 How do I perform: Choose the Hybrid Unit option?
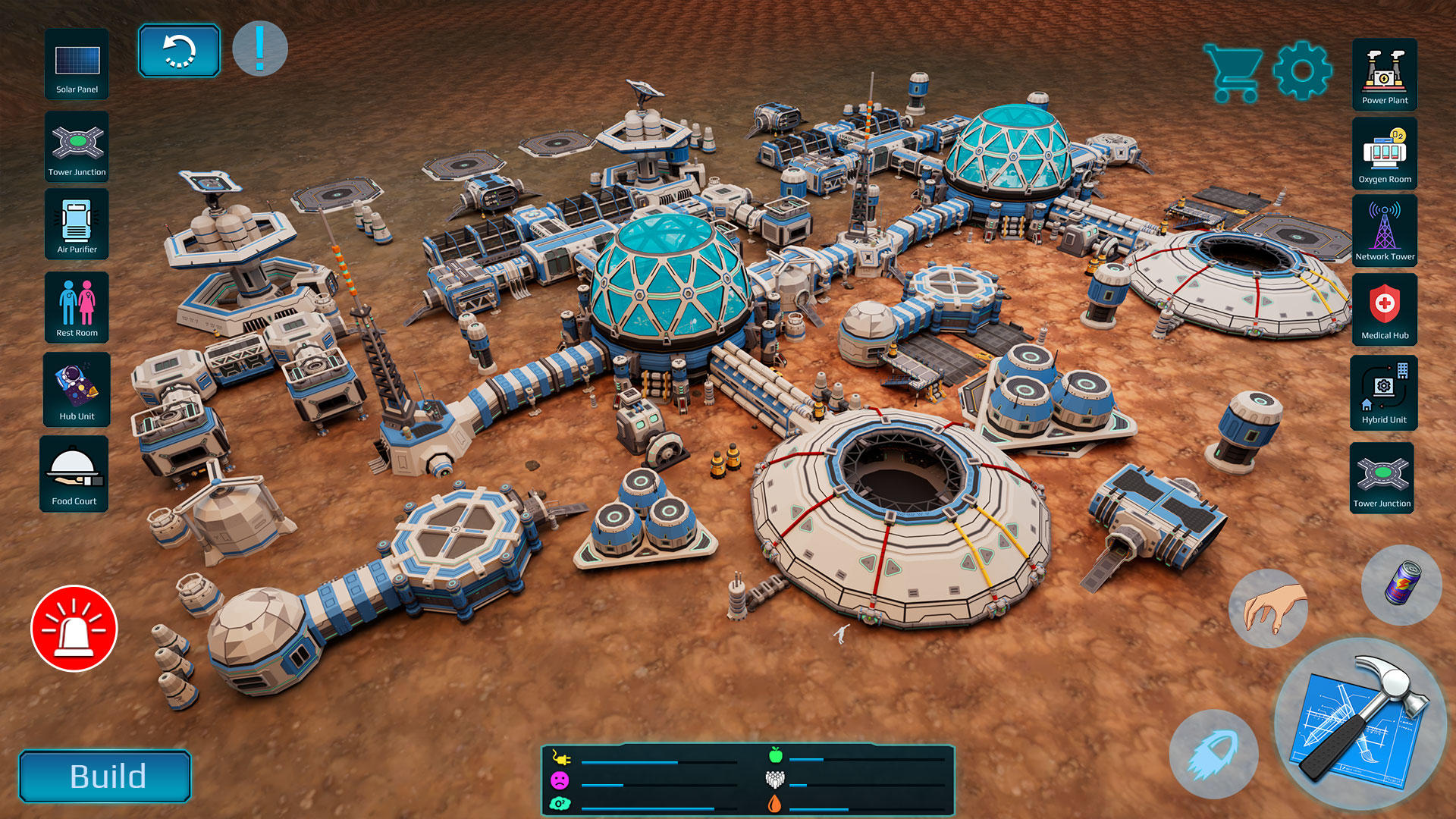coord(1384,393)
